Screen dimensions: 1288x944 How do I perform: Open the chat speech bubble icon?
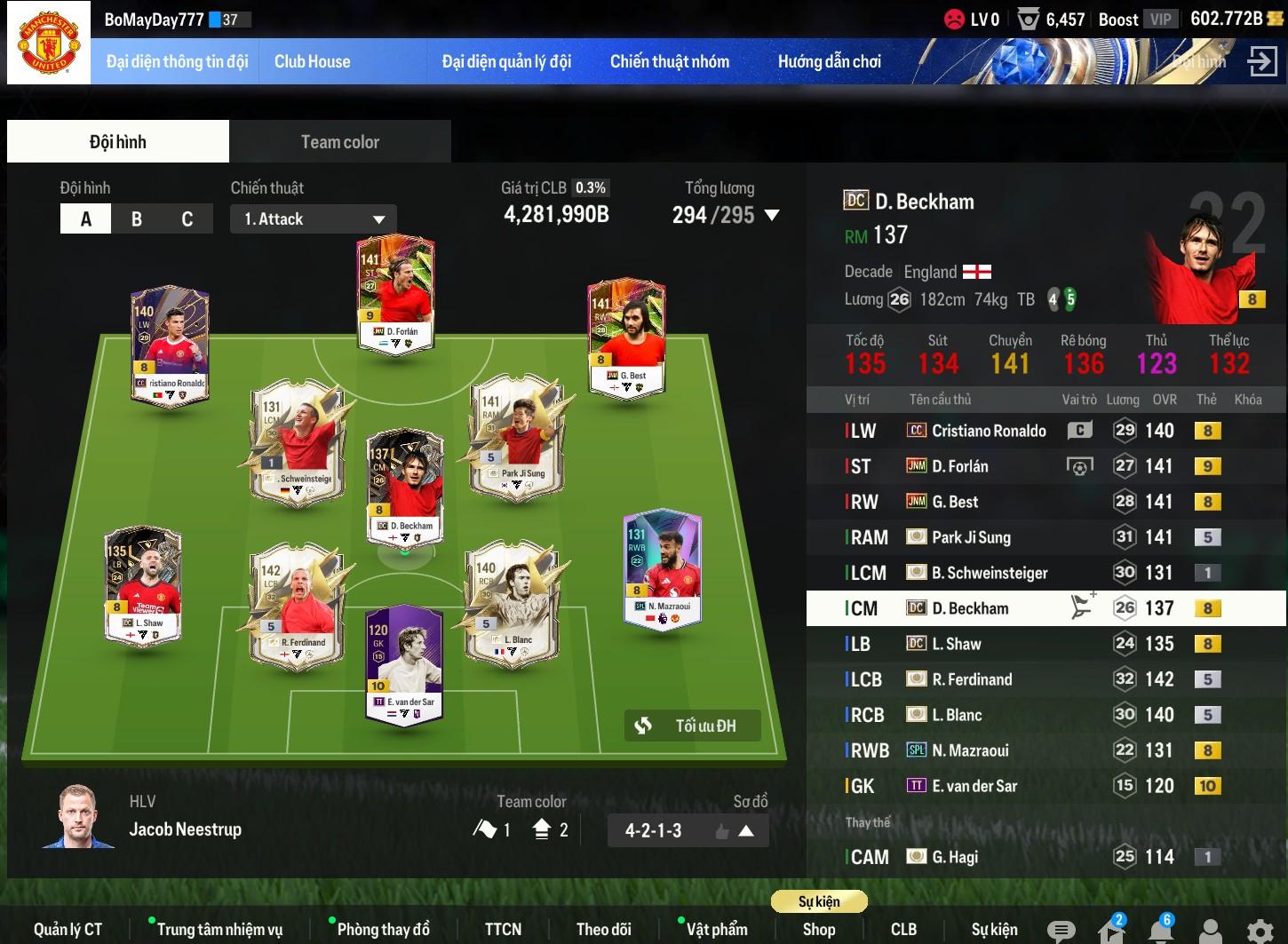click(x=1061, y=931)
